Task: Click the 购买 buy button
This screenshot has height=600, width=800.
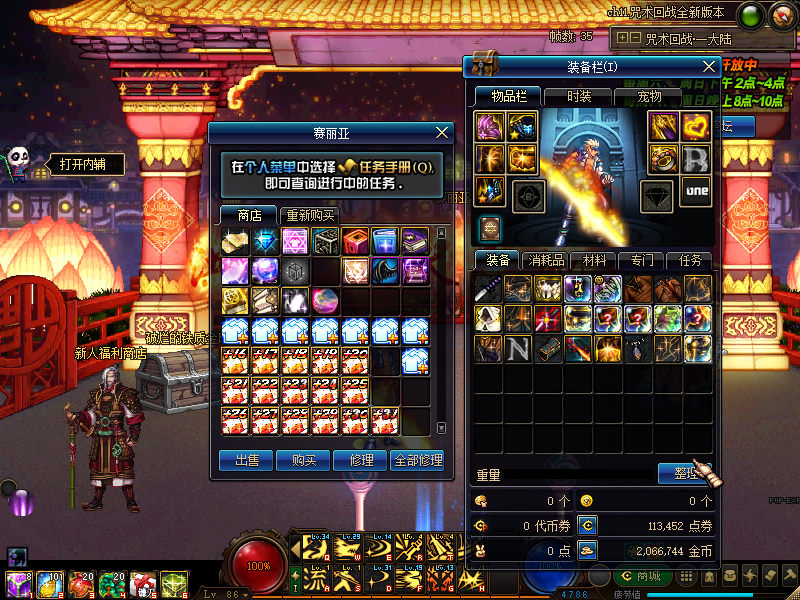Action: click(x=304, y=460)
